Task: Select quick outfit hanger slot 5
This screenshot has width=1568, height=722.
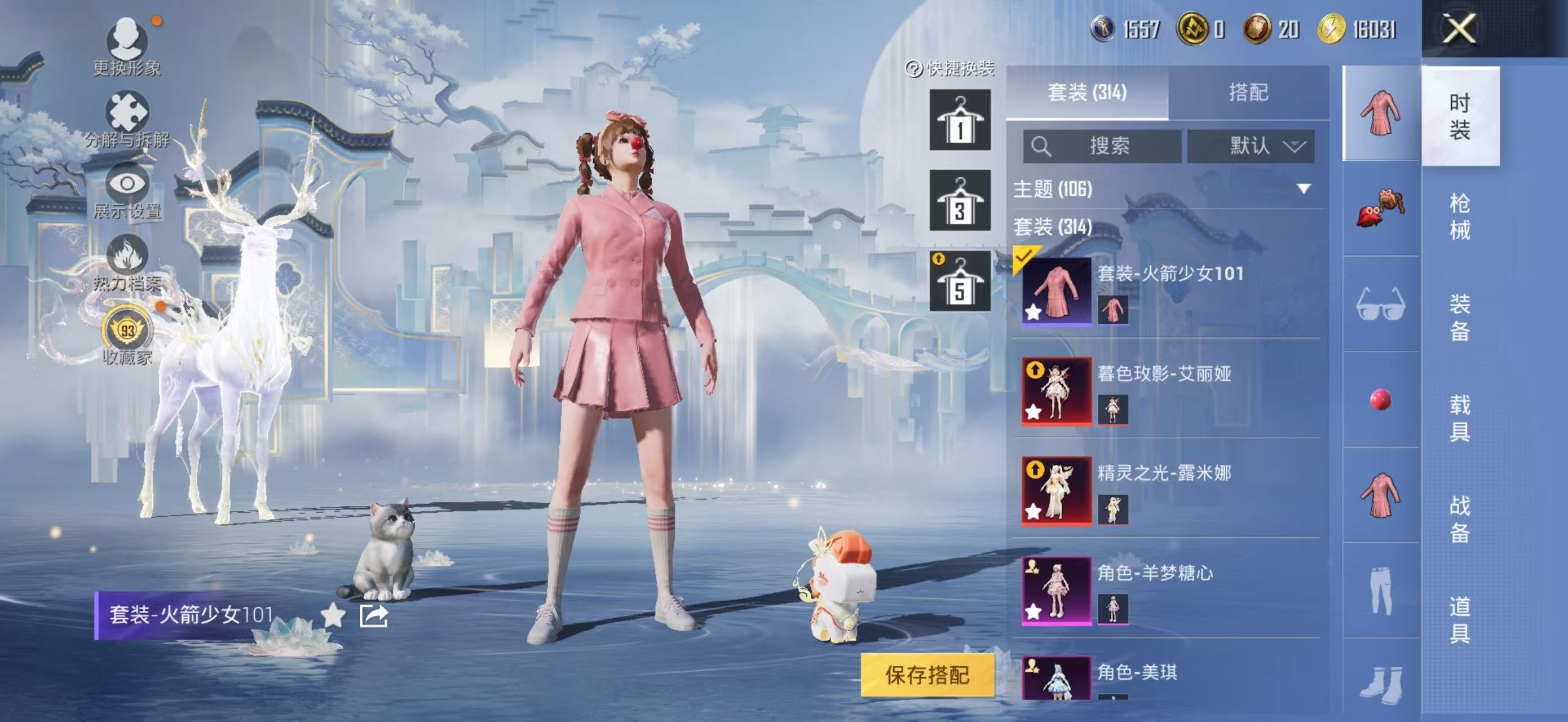Action: click(959, 281)
